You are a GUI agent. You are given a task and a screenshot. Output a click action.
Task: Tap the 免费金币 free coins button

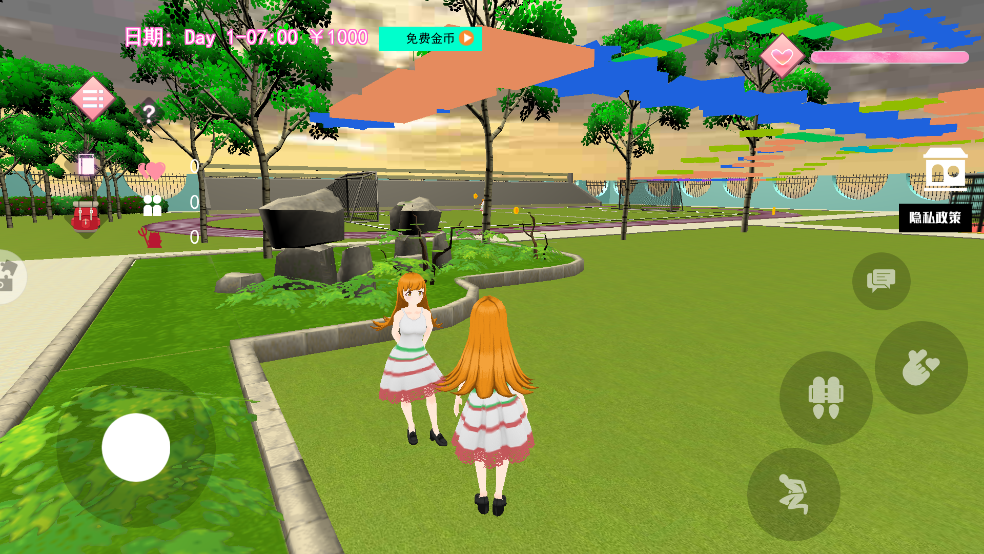coord(430,39)
